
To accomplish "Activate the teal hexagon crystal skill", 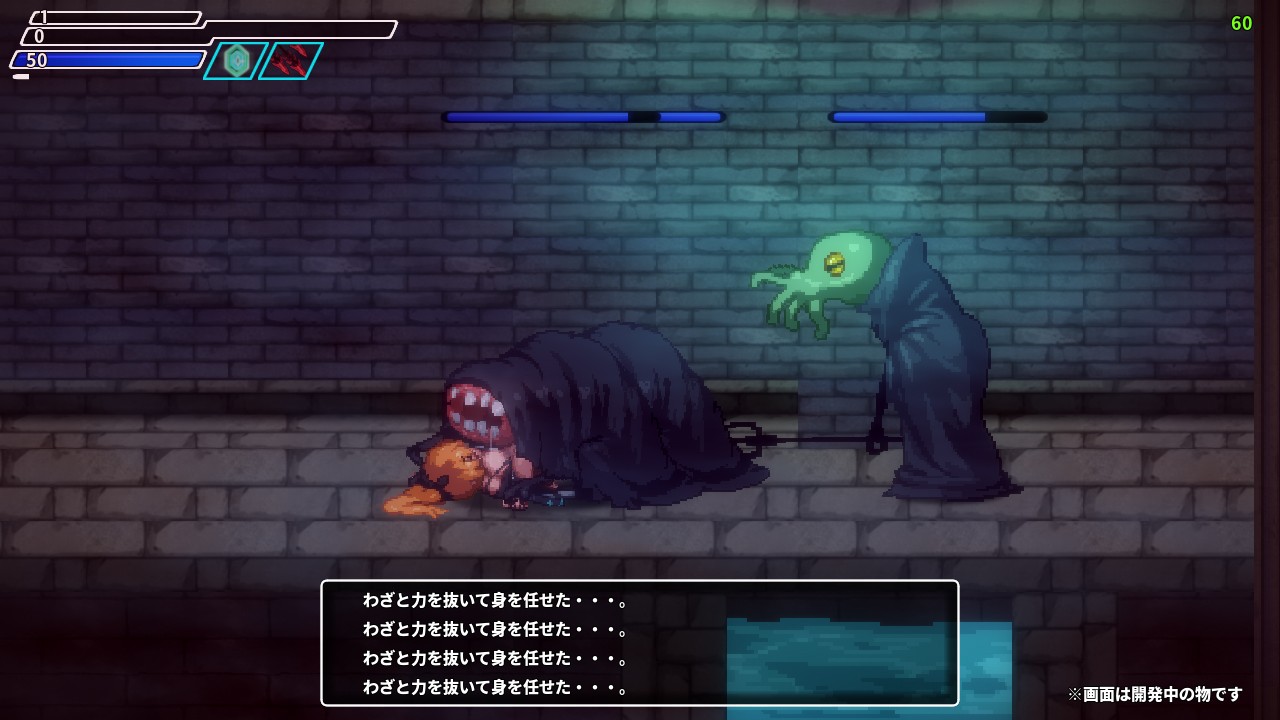I will 237,61.
